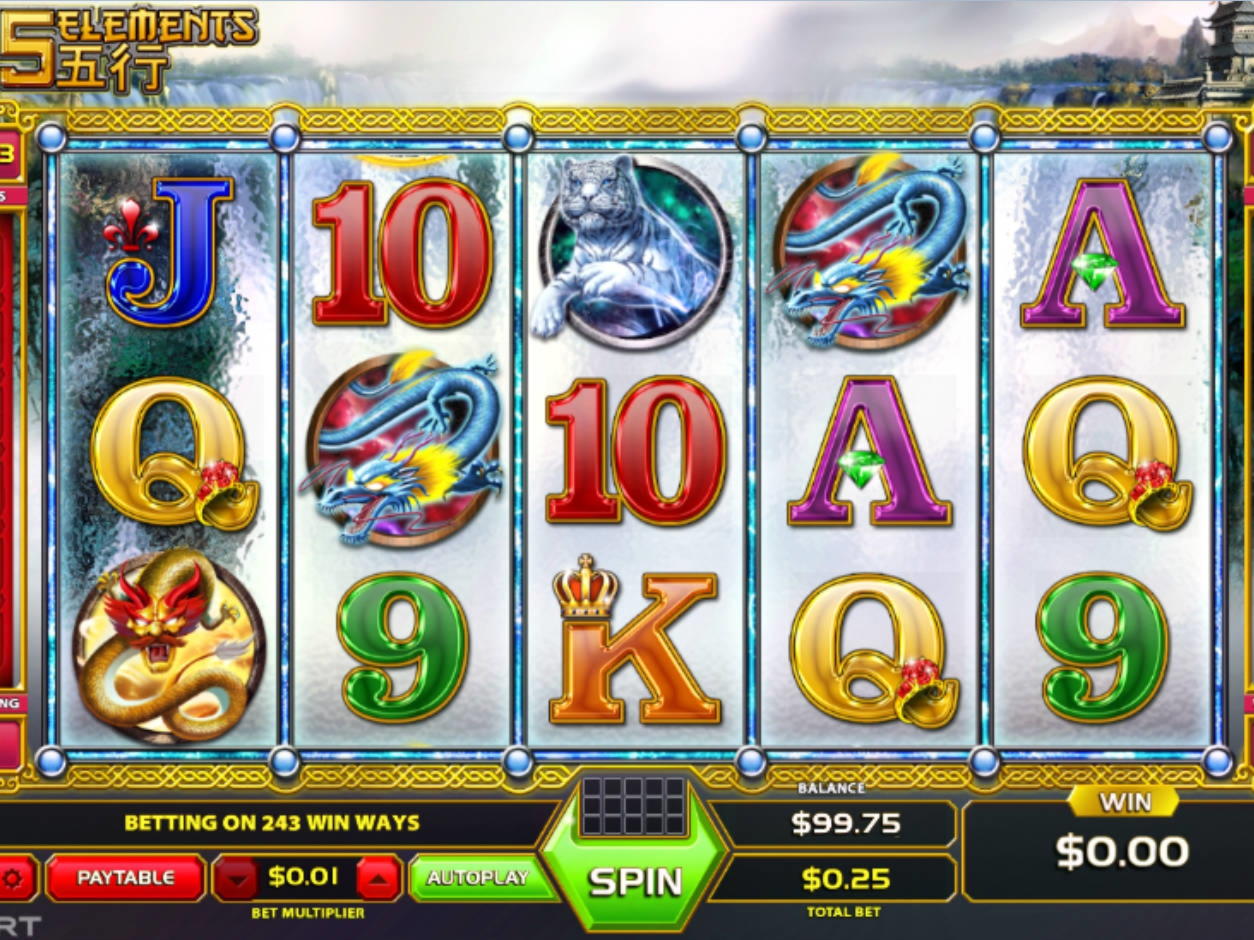
Task: Decrease the bet multiplier with the down arrow
Action: pyautogui.click(x=238, y=879)
